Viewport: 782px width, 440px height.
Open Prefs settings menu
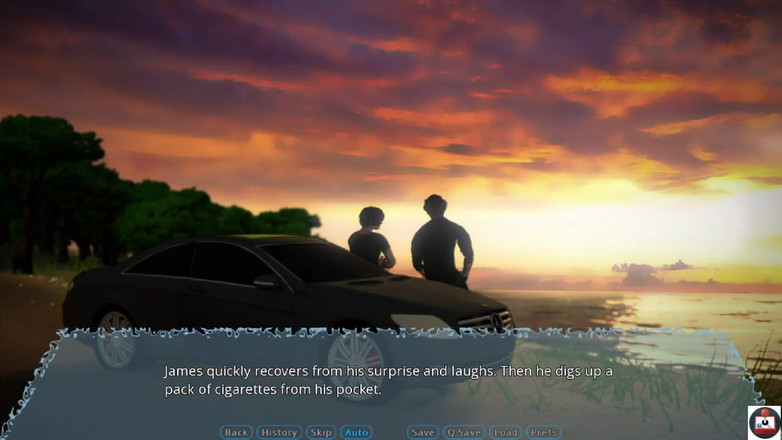click(x=544, y=432)
